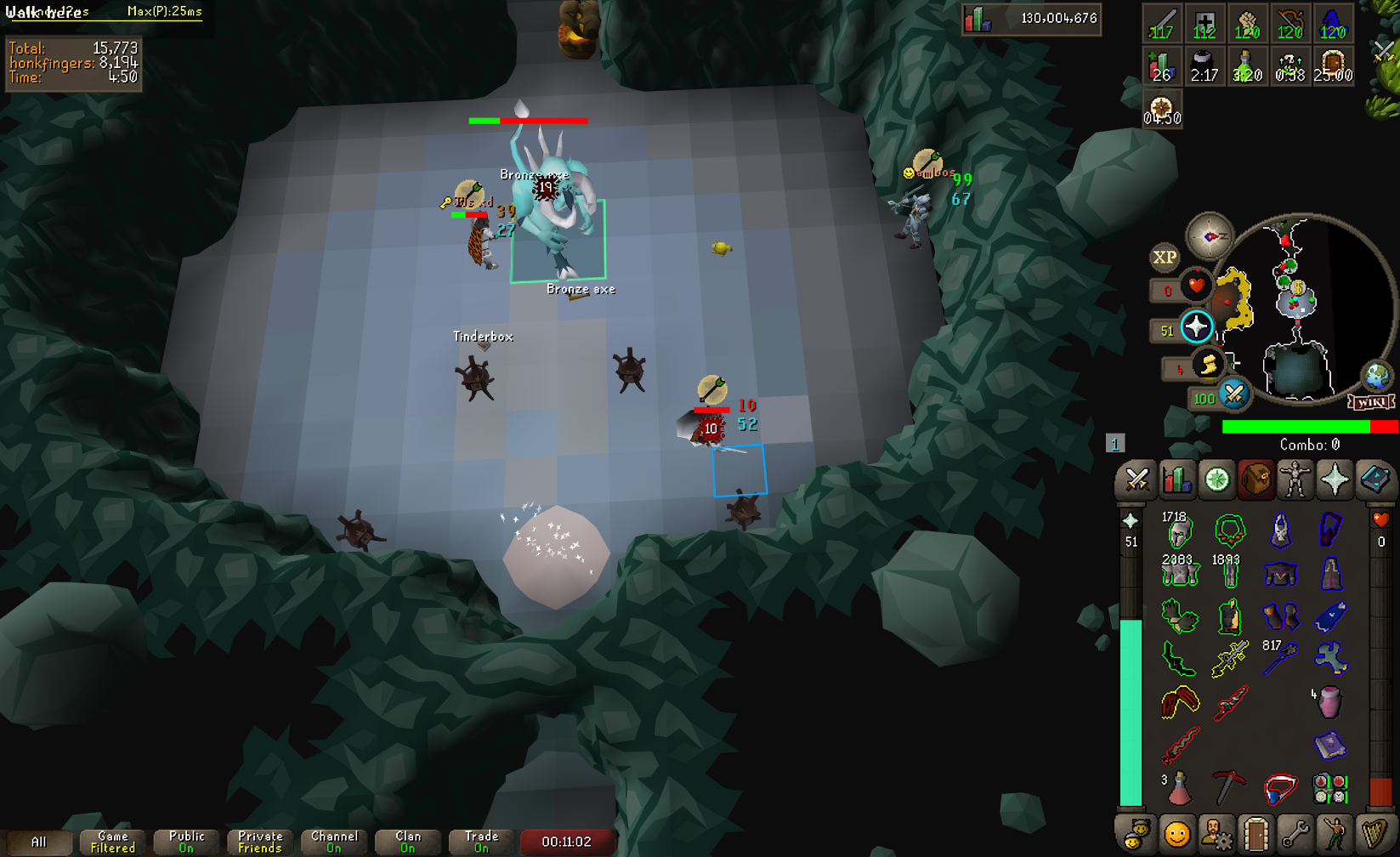Switch to the Skills tab
The image size is (1400, 857).
[1177, 480]
